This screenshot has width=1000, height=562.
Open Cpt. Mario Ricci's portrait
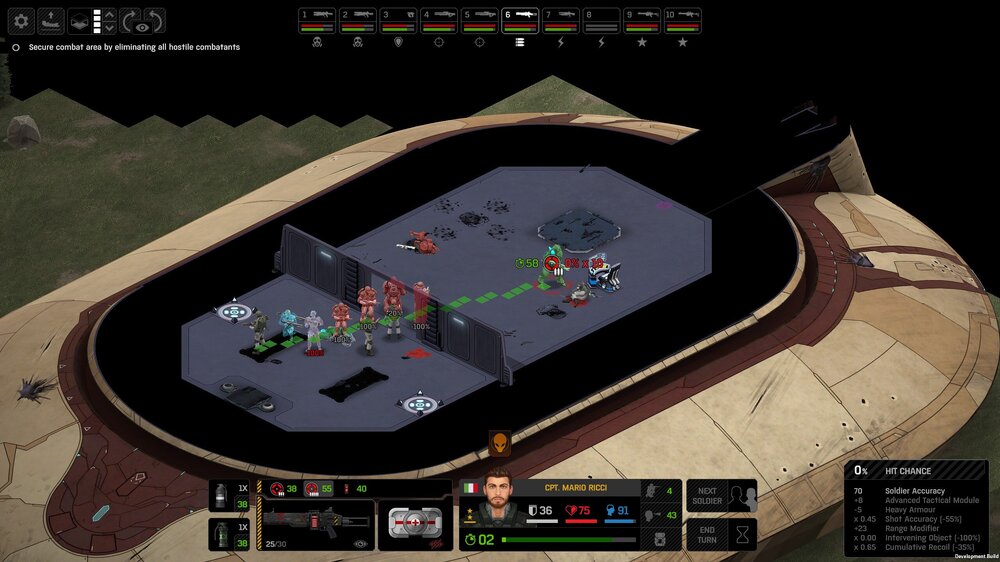[x=497, y=497]
